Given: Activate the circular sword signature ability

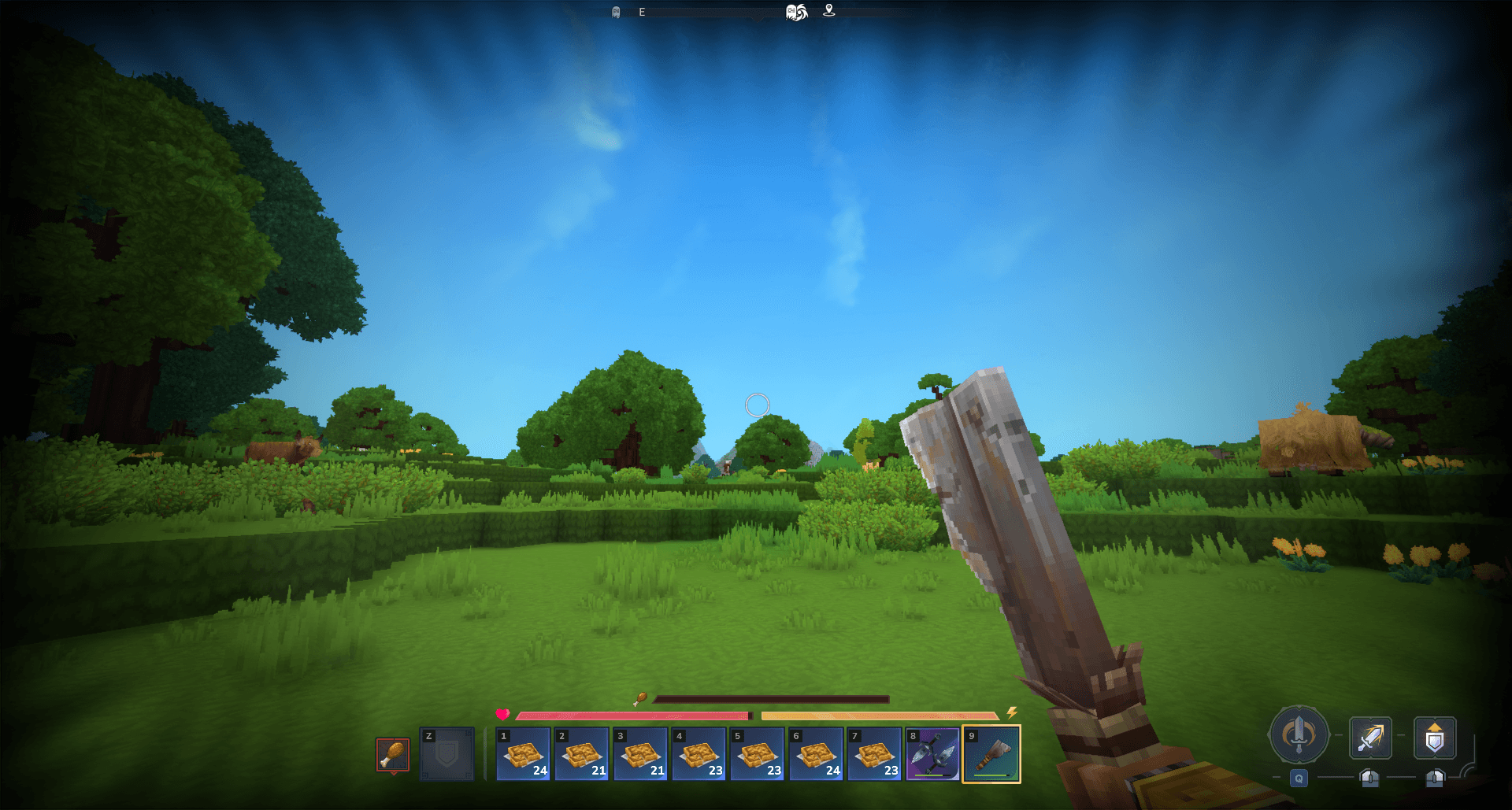Looking at the screenshot, I should (1299, 735).
